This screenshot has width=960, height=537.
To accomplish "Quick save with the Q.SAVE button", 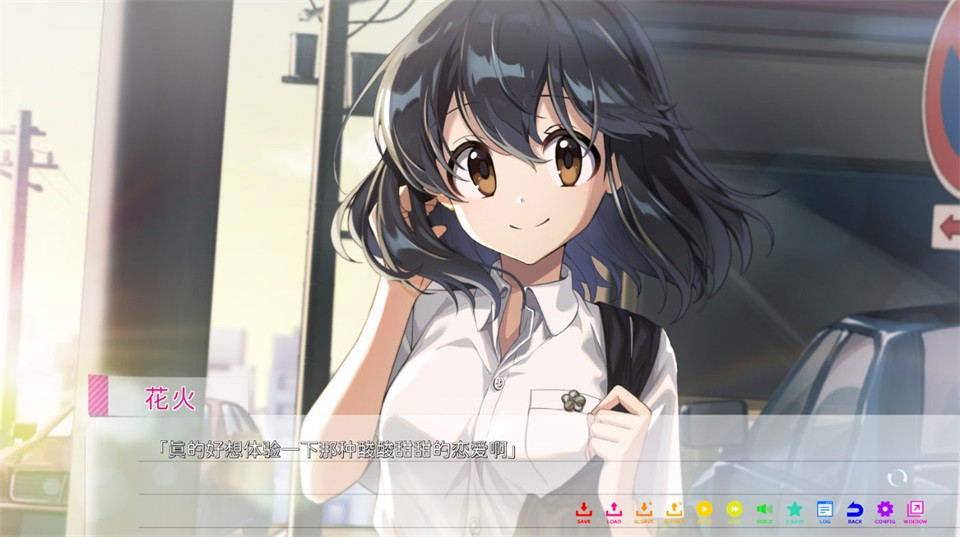I will click(644, 510).
